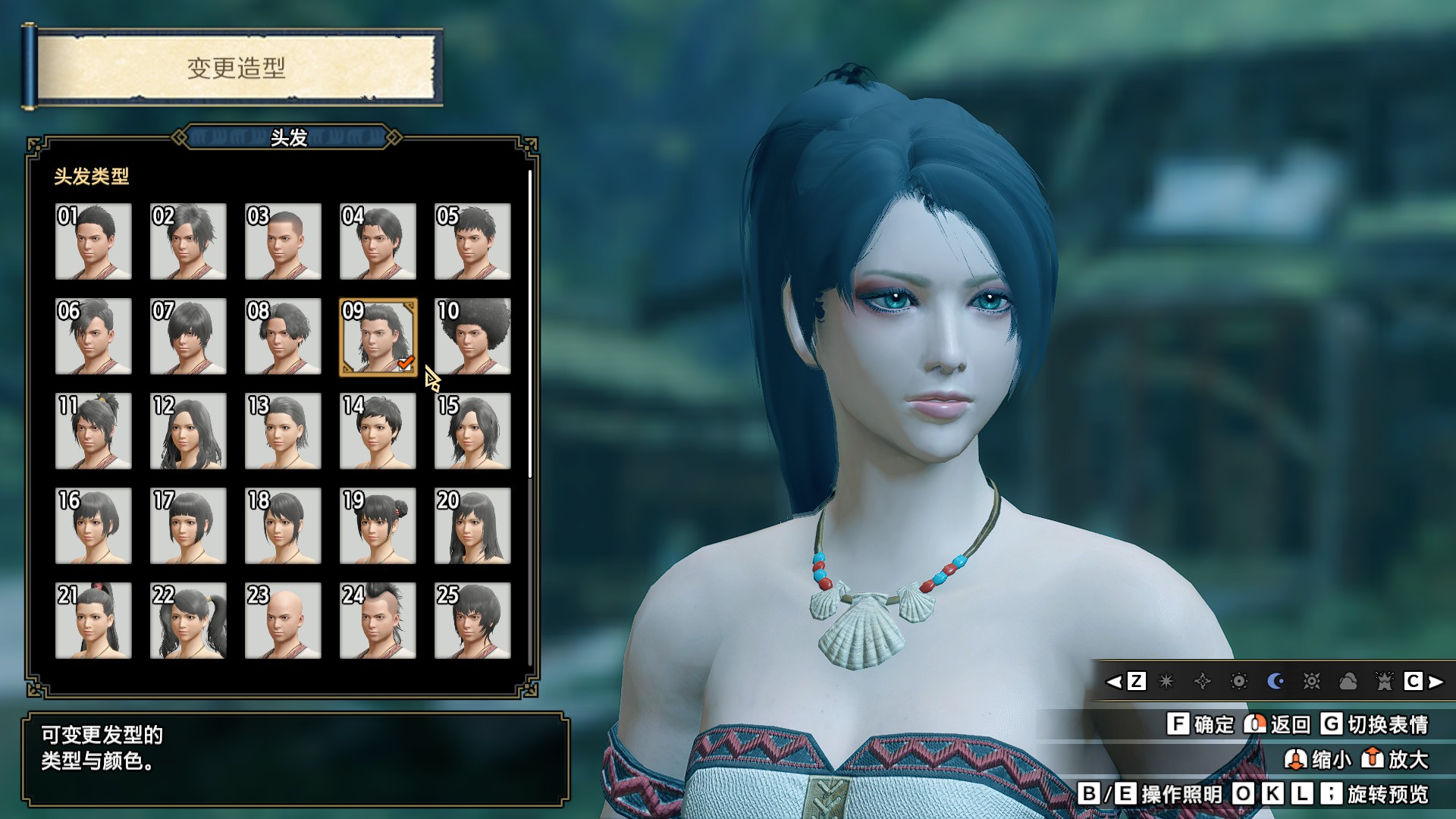Select hairstyle 01 thumbnail

[x=94, y=242]
